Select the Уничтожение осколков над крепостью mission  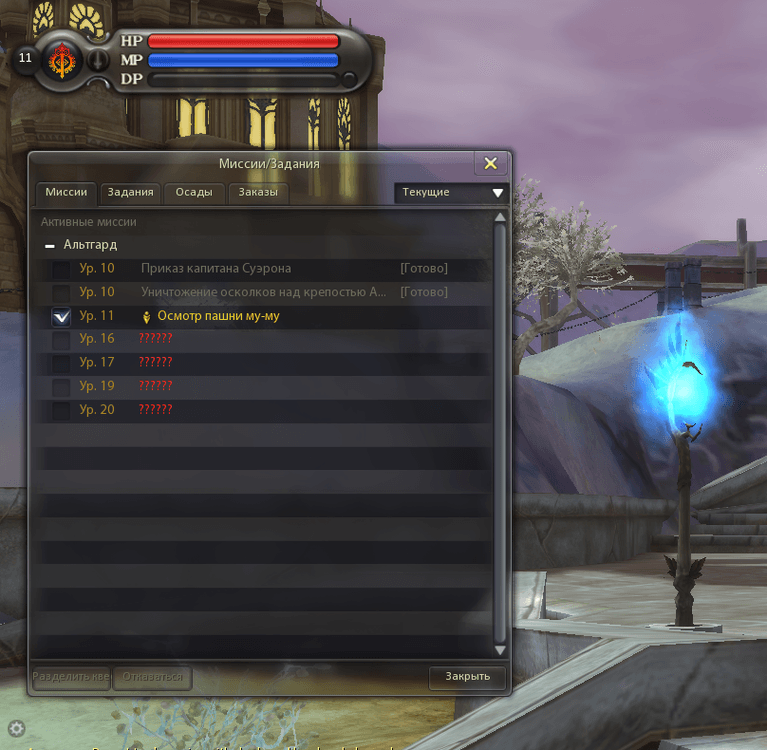263,292
